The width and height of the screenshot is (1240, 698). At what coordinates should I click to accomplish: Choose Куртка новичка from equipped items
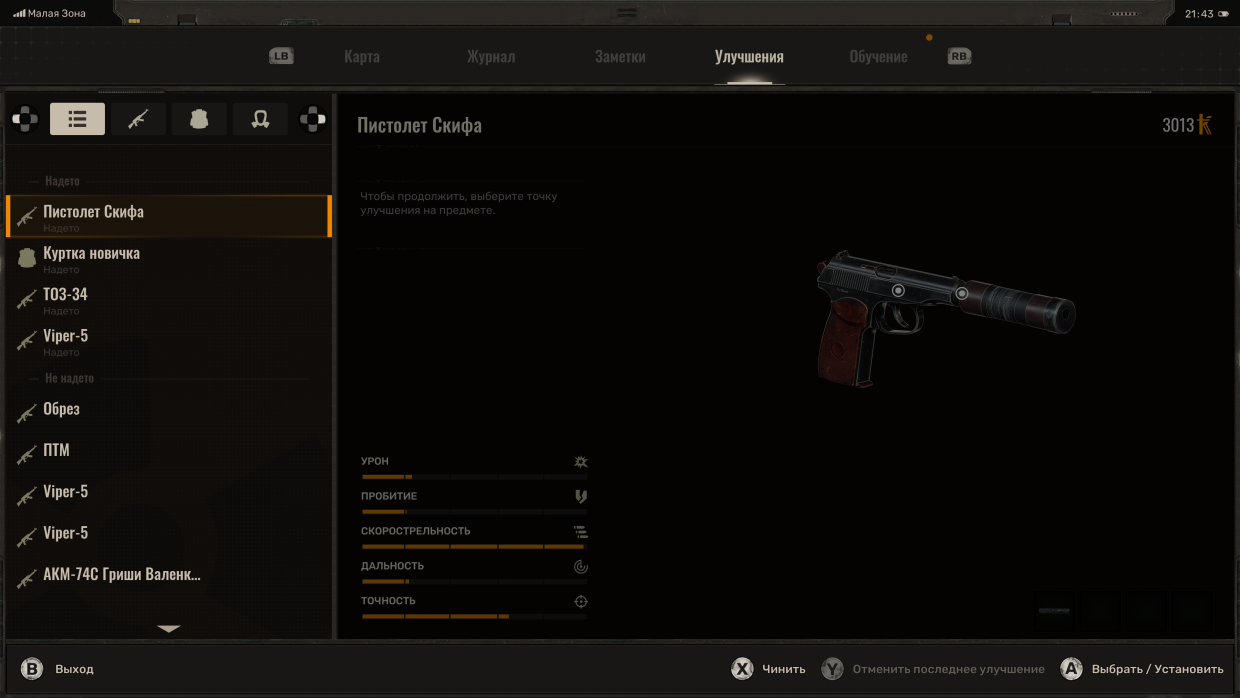tap(168, 258)
